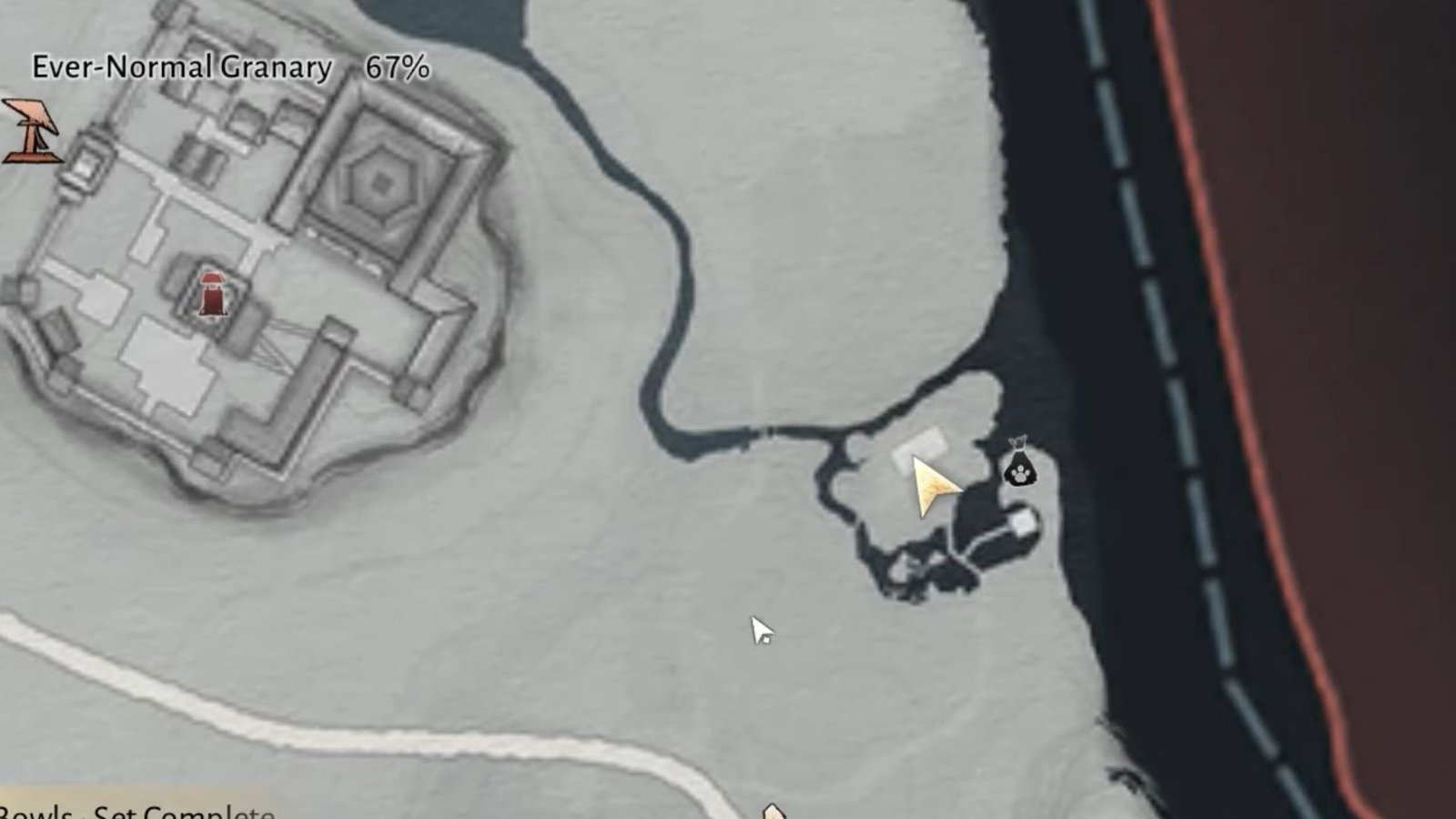The image size is (1456, 819).
Task: Click the red watchtower marker inside the granary
Action: pos(212,294)
